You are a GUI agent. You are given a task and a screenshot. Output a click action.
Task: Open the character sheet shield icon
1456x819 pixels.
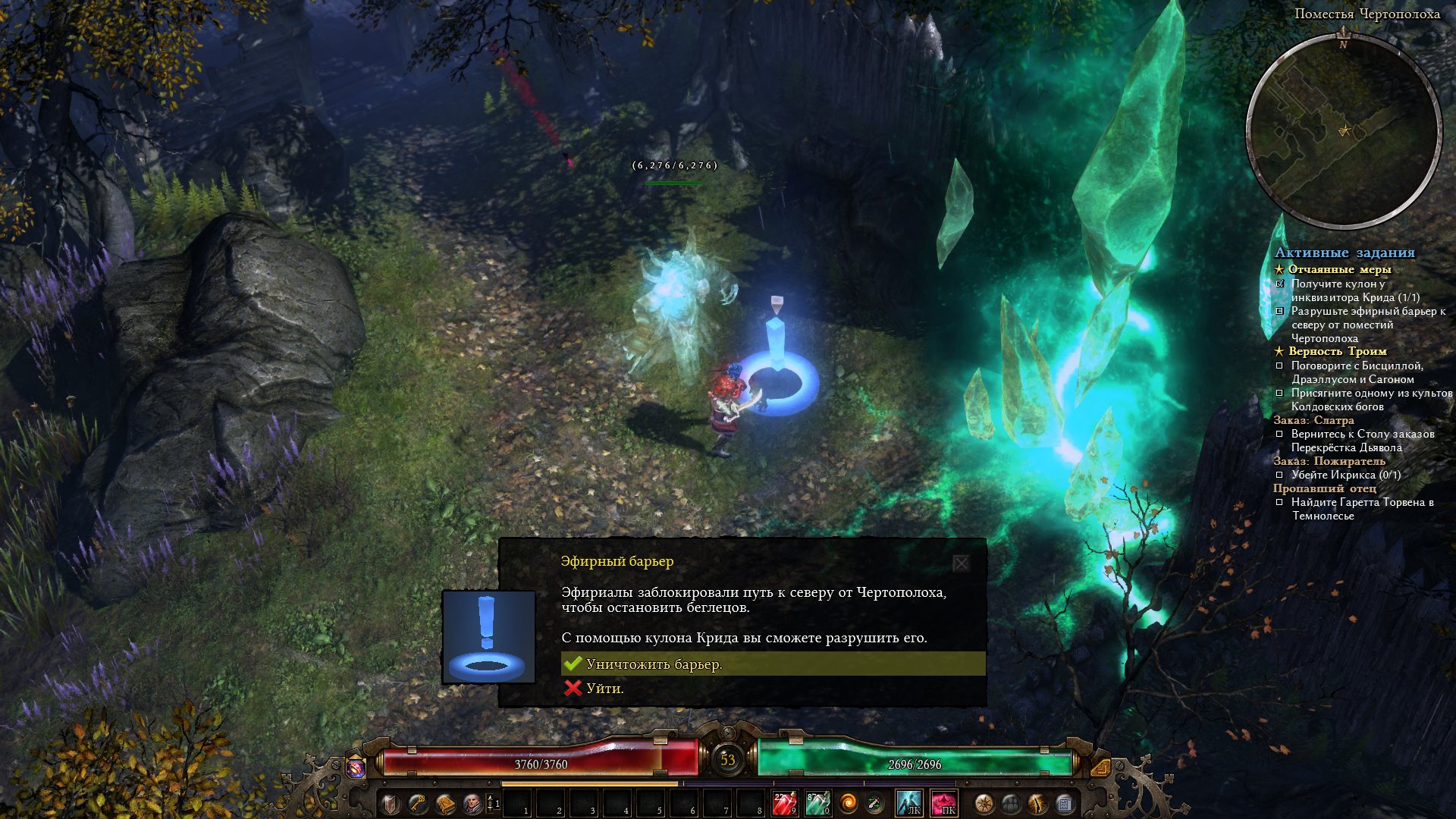[390, 803]
